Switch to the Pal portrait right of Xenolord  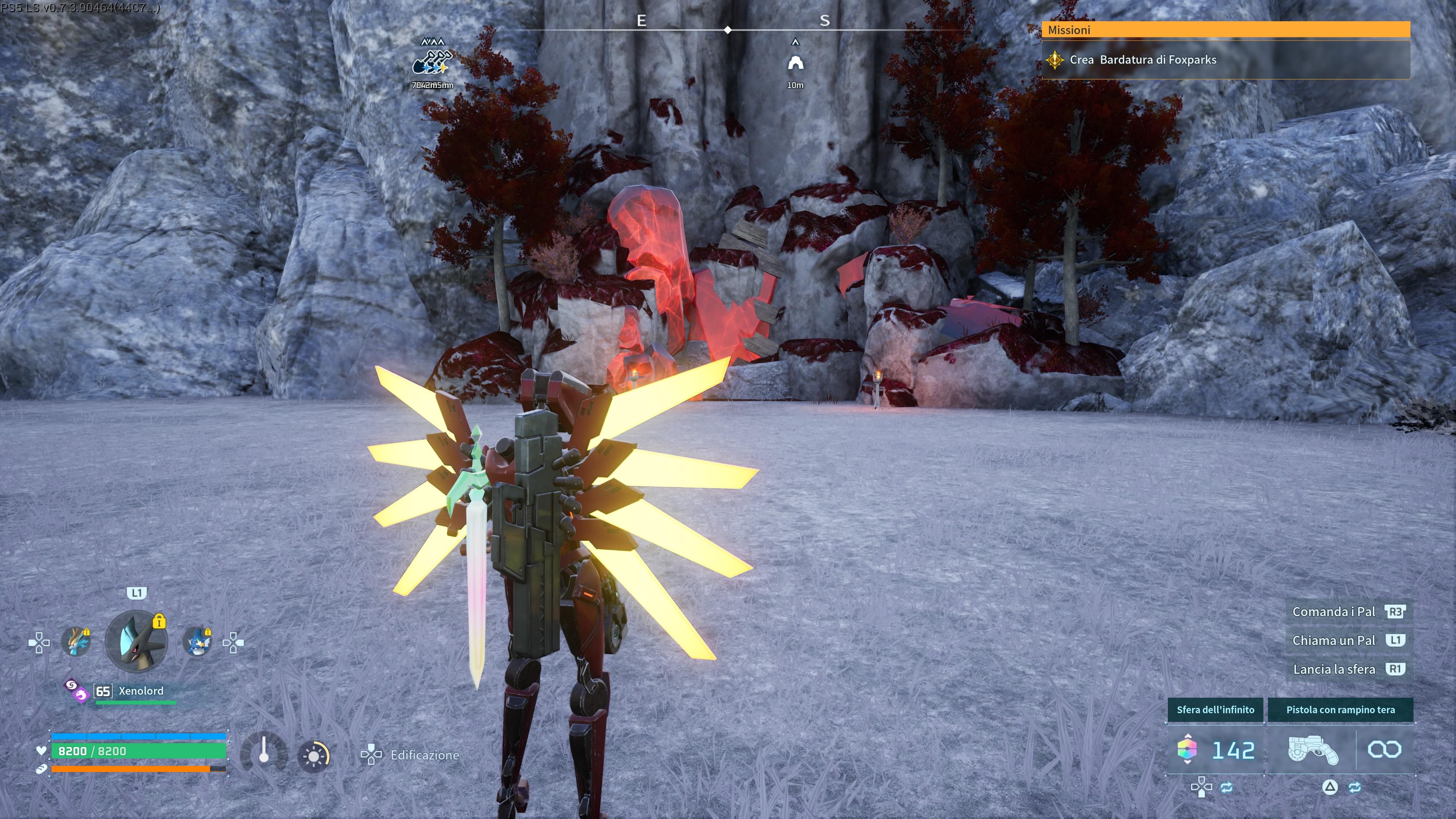tap(197, 642)
